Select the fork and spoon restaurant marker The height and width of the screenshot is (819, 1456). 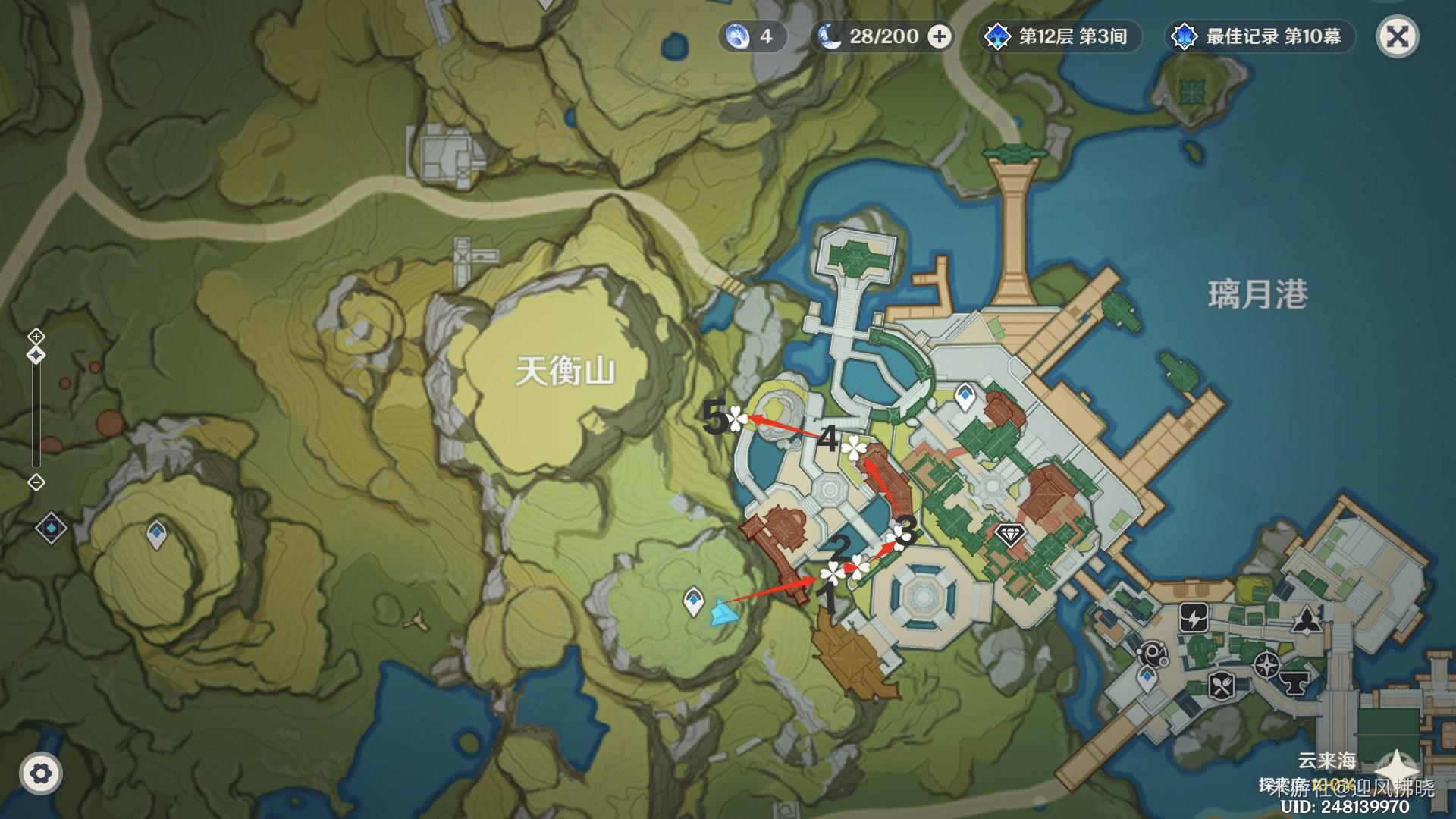1221,686
